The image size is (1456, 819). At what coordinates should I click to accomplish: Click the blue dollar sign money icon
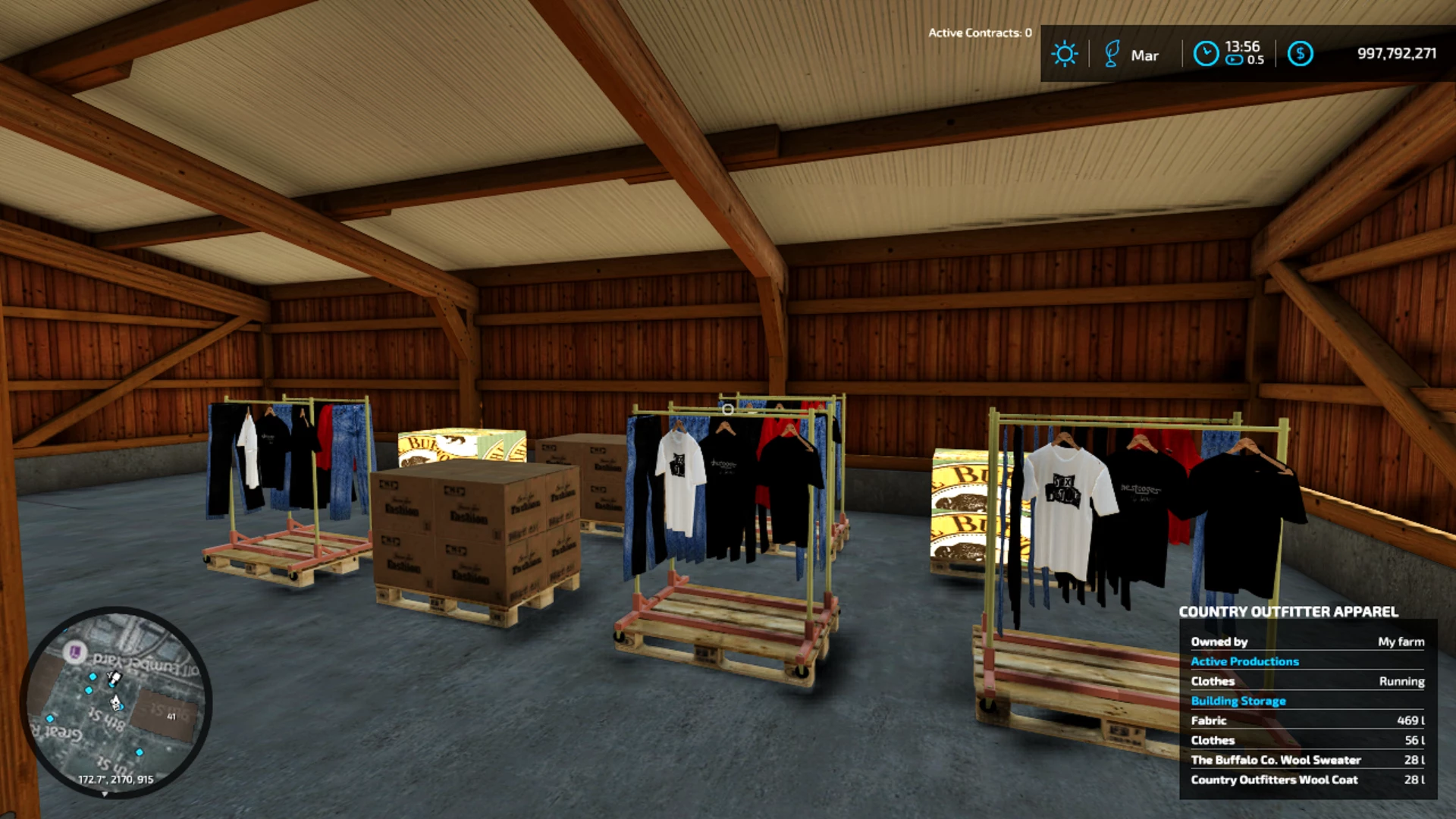click(x=1301, y=53)
